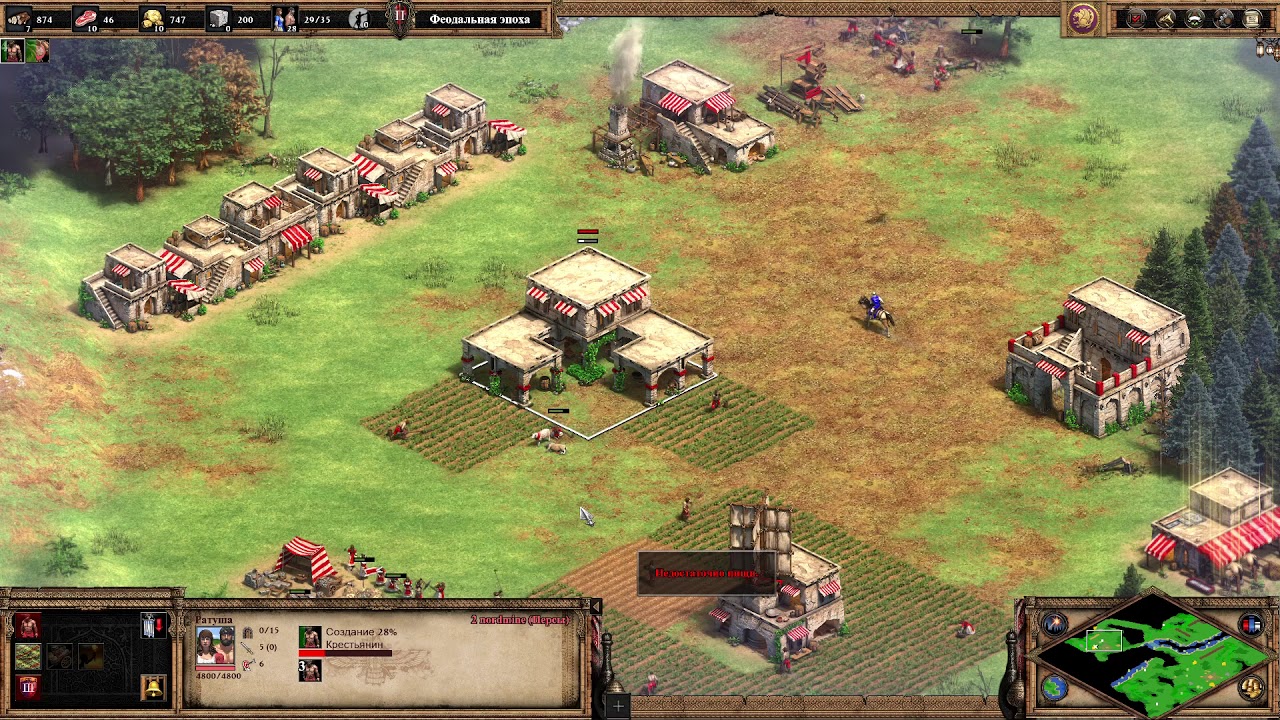Viewport: 1280px width, 720px height.
Task: Collapse the info panel with arrow button
Action: pos(596,607)
